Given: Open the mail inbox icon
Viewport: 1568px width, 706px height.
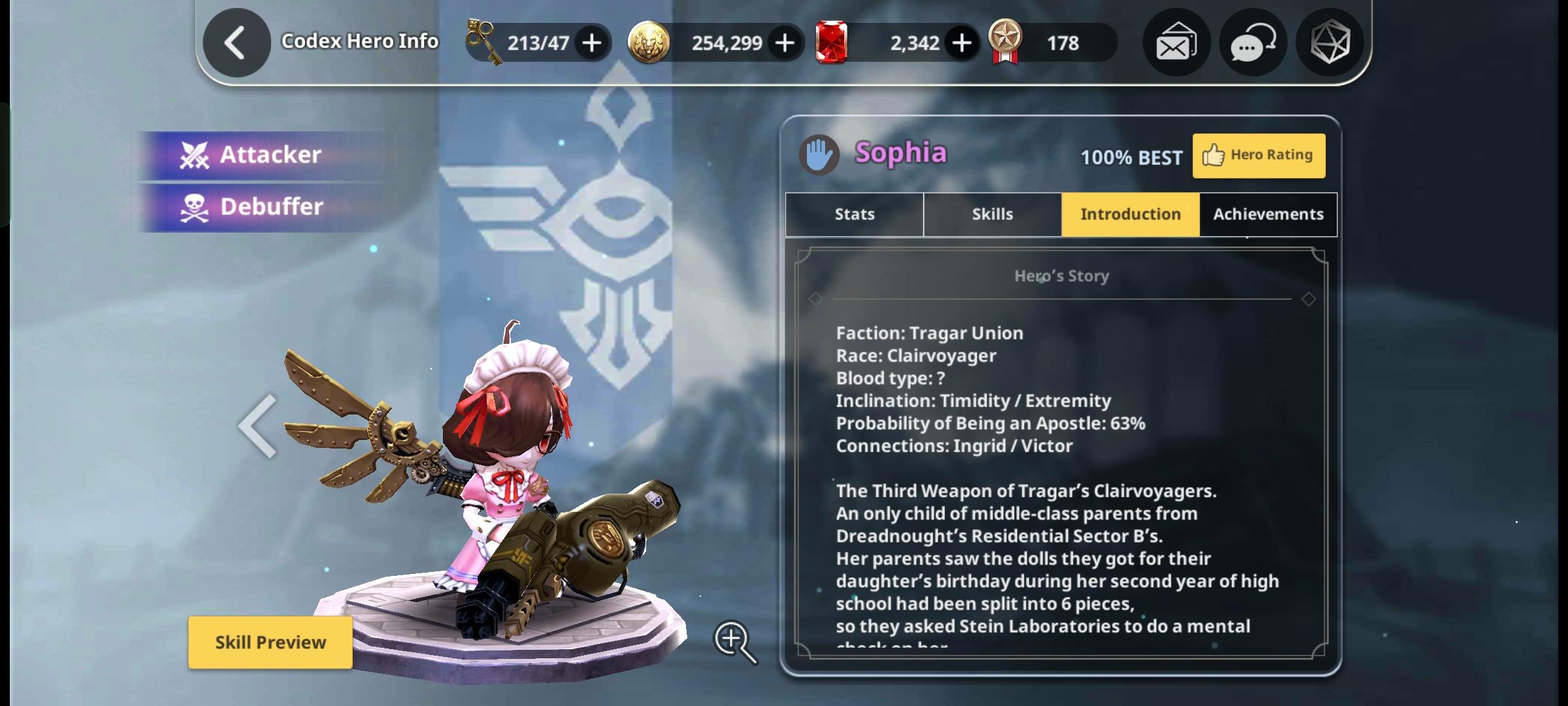Looking at the screenshot, I should click(1175, 42).
